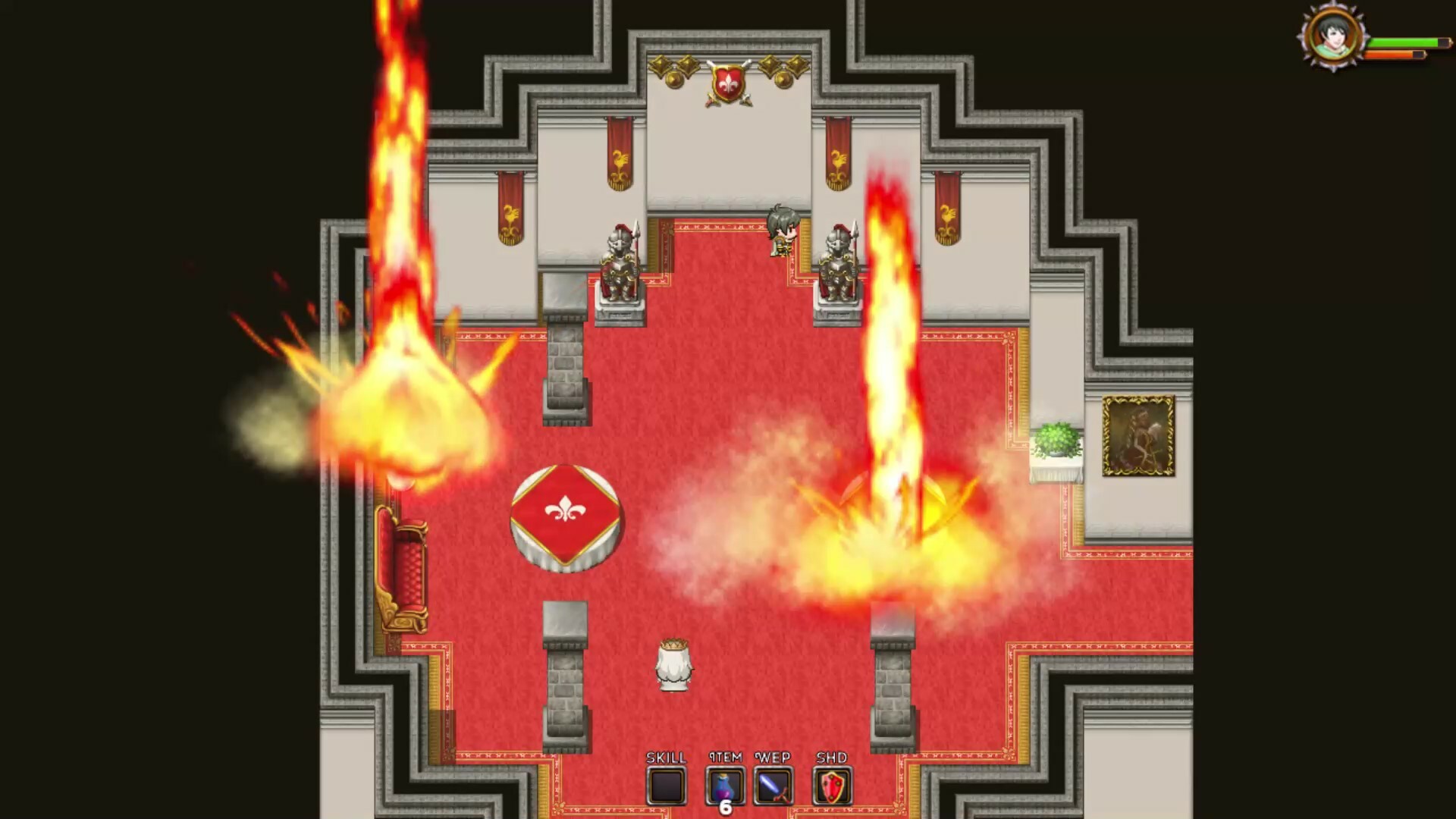Select the right armored knight statue

pyautogui.click(x=836, y=262)
